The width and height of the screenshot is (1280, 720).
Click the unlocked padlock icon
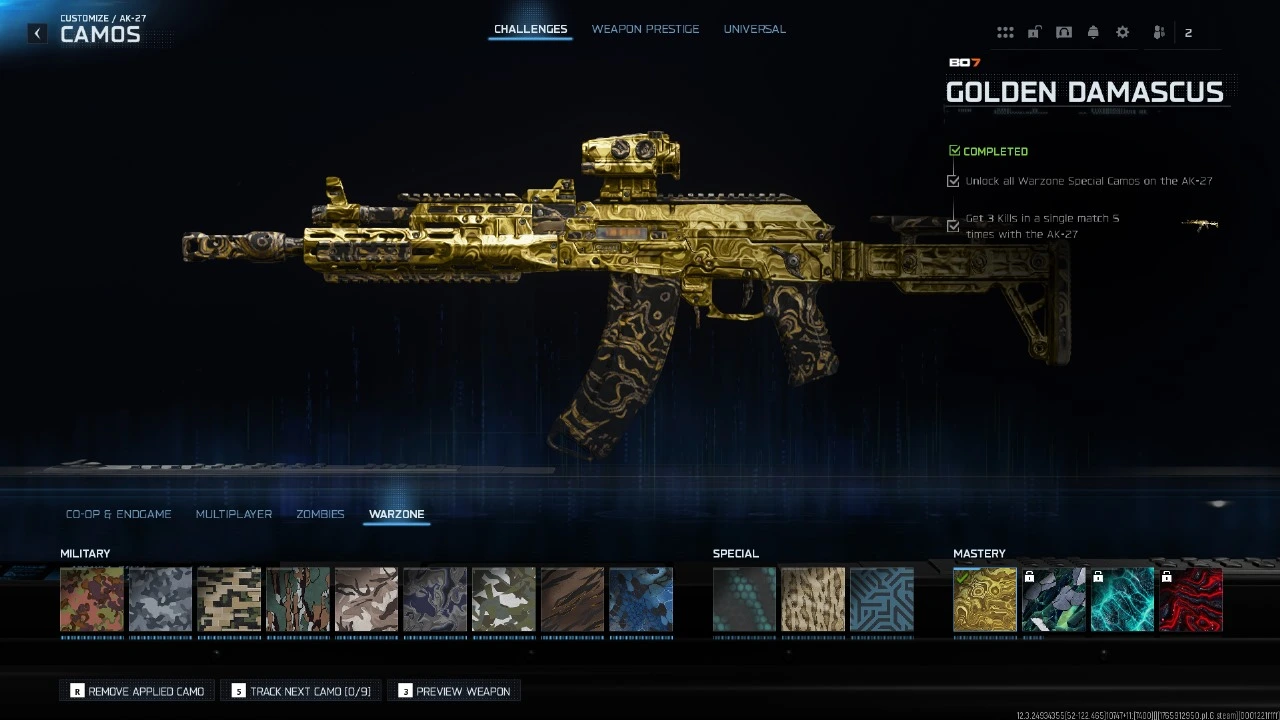(1034, 31)
